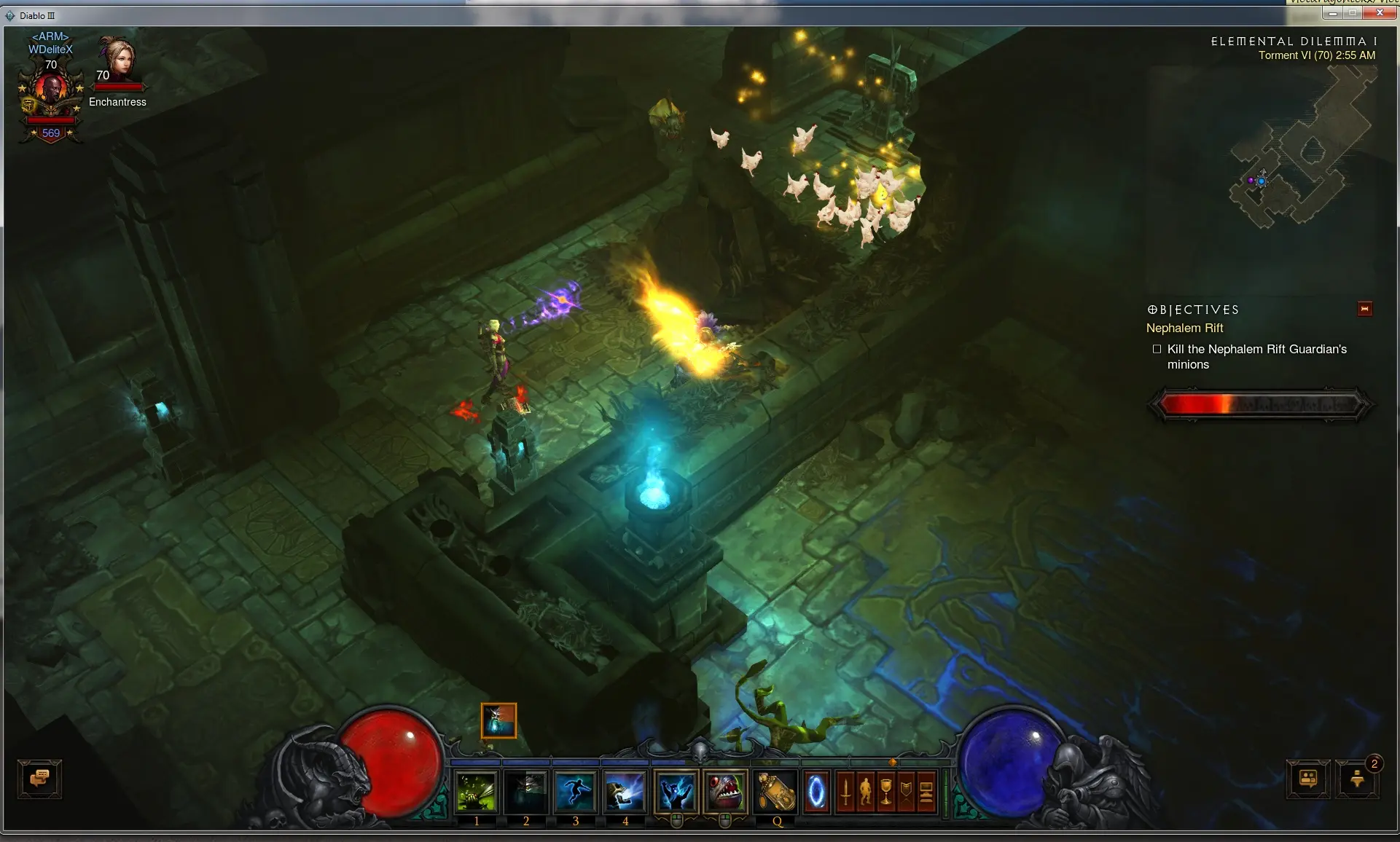Select the Enchantress follower portrait

pos(118,60)
